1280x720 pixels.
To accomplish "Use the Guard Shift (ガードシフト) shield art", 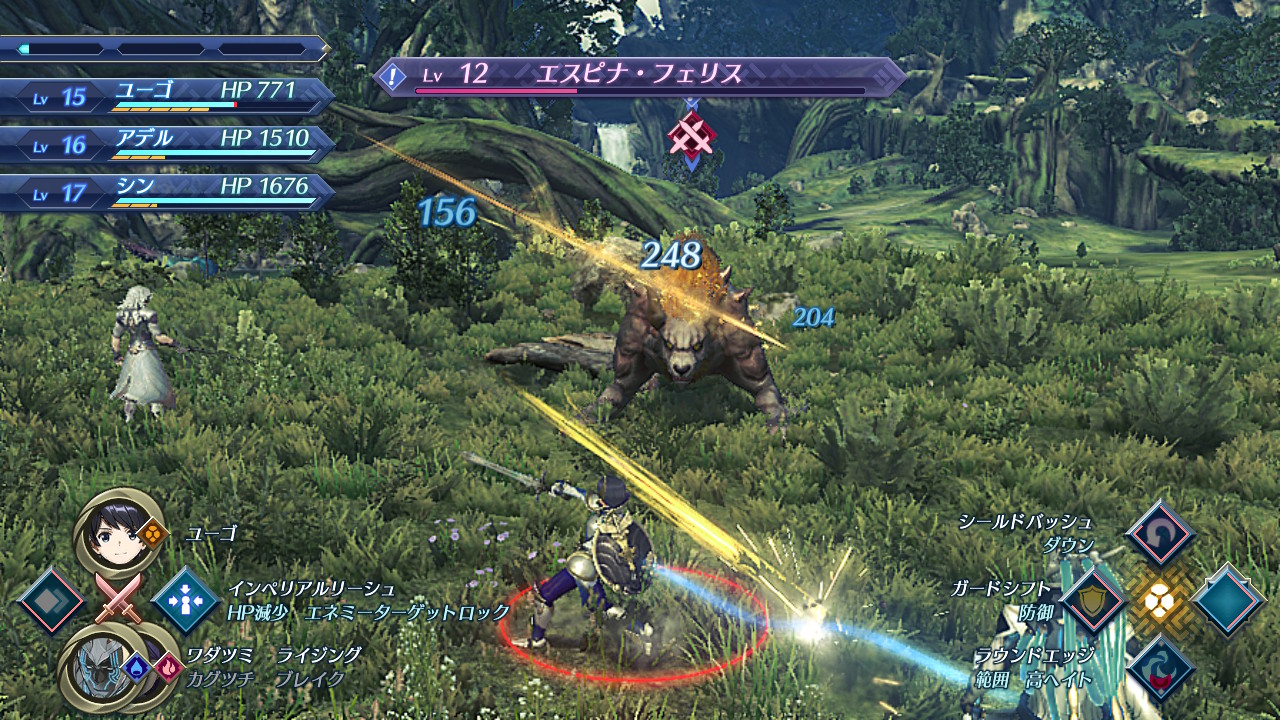I will (x=1094, y=601).
